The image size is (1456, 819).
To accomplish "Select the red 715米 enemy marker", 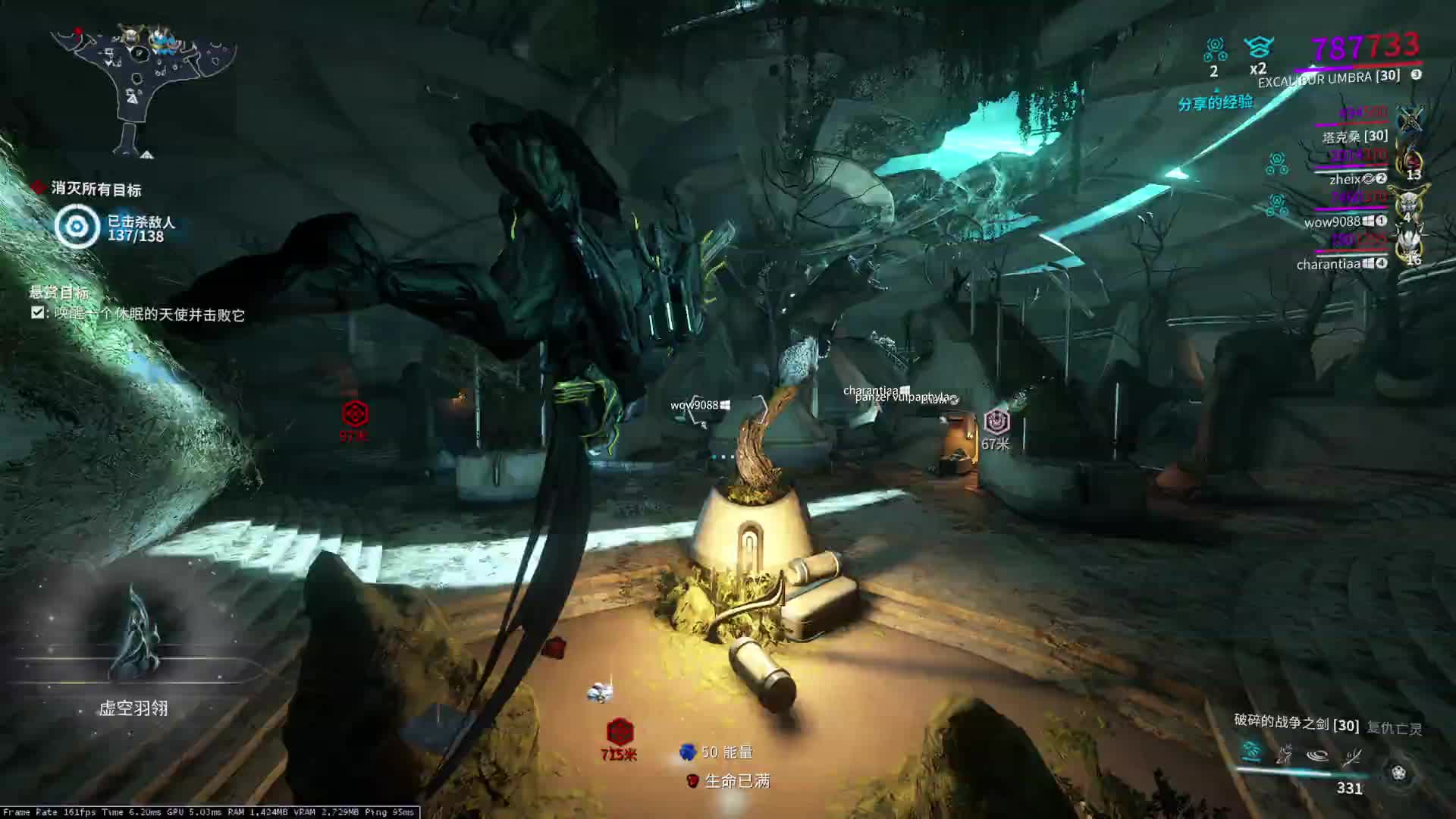I will [x=620, y=733].
